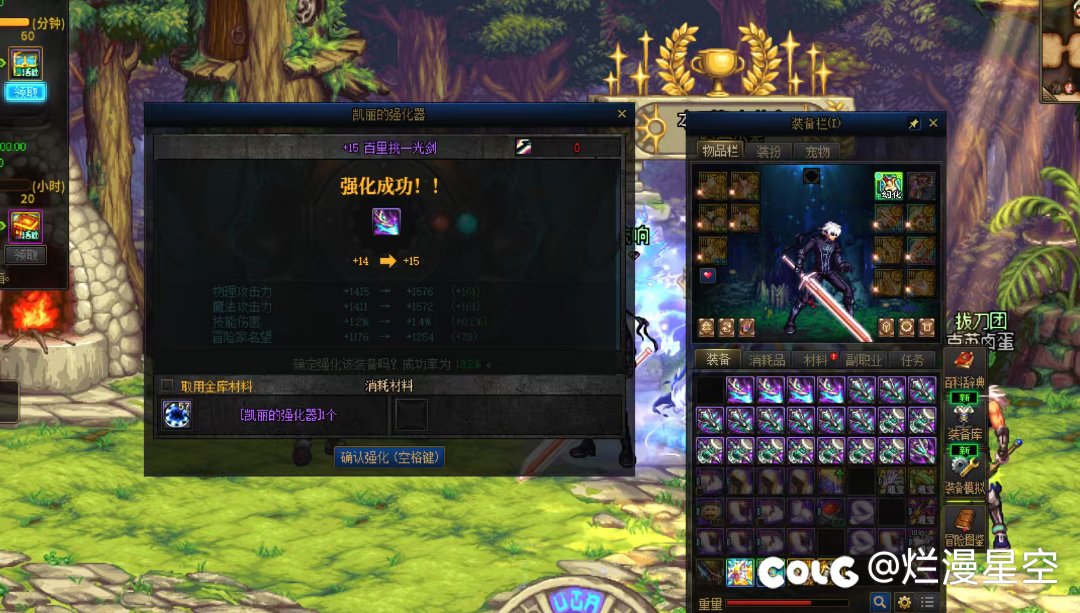The image size is (1080, 613).
Task: Tick the 取用金库材料 checkbox
Action: (167, 386)
